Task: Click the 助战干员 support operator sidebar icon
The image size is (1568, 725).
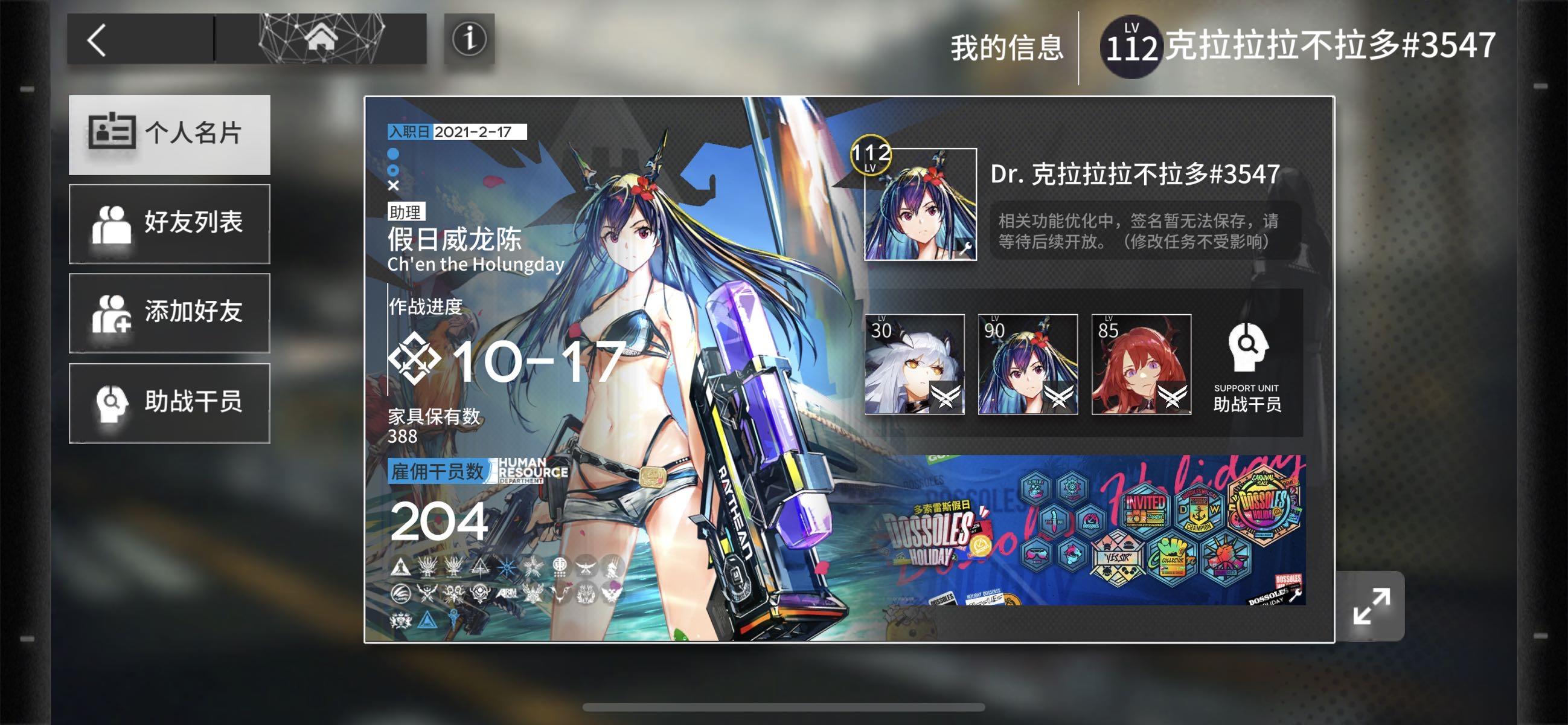Action: tap(113, 404)
